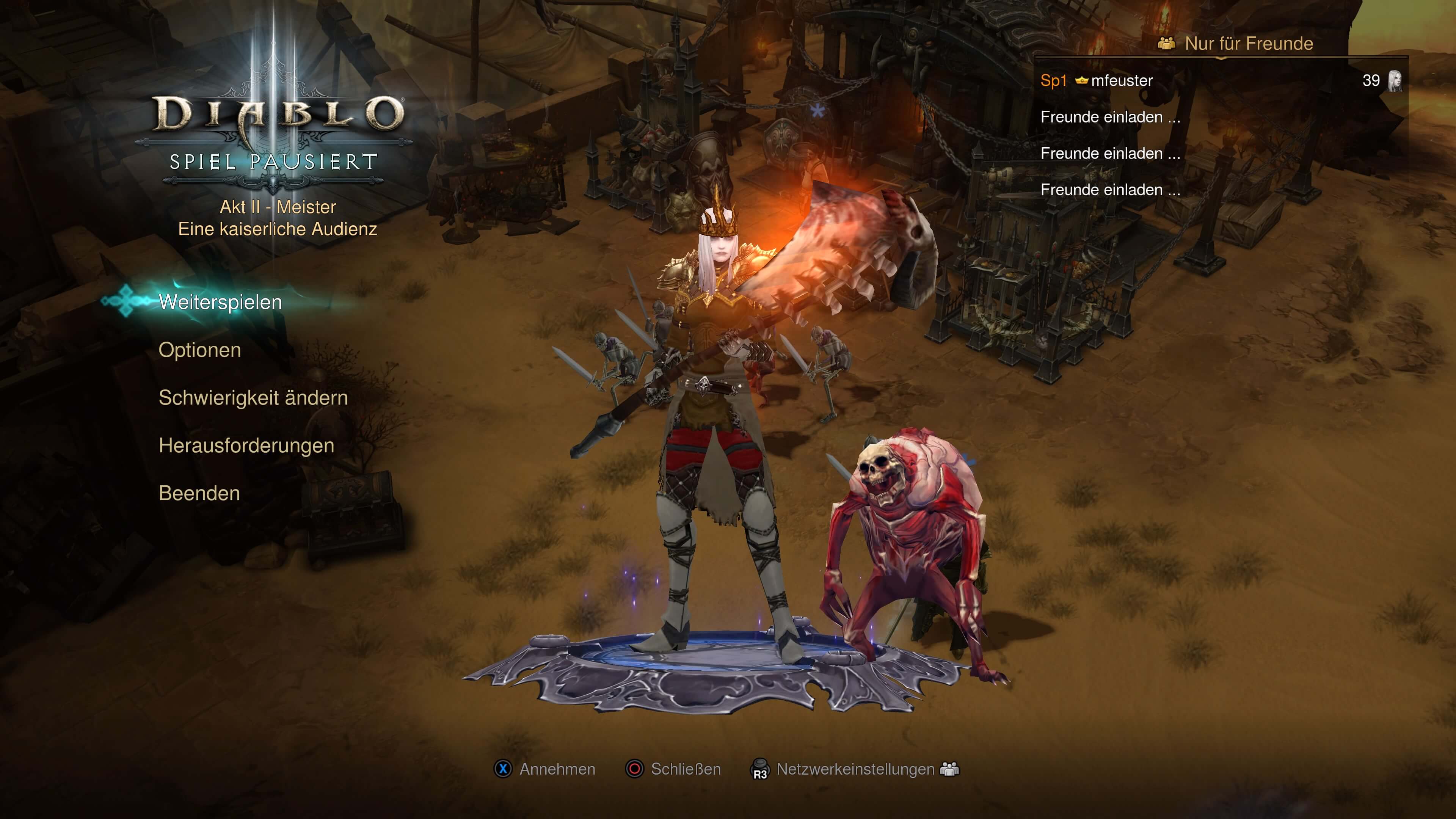Open the Optionen menu
The height and width of the screenshot is (819, 1456).
(199, 350)
